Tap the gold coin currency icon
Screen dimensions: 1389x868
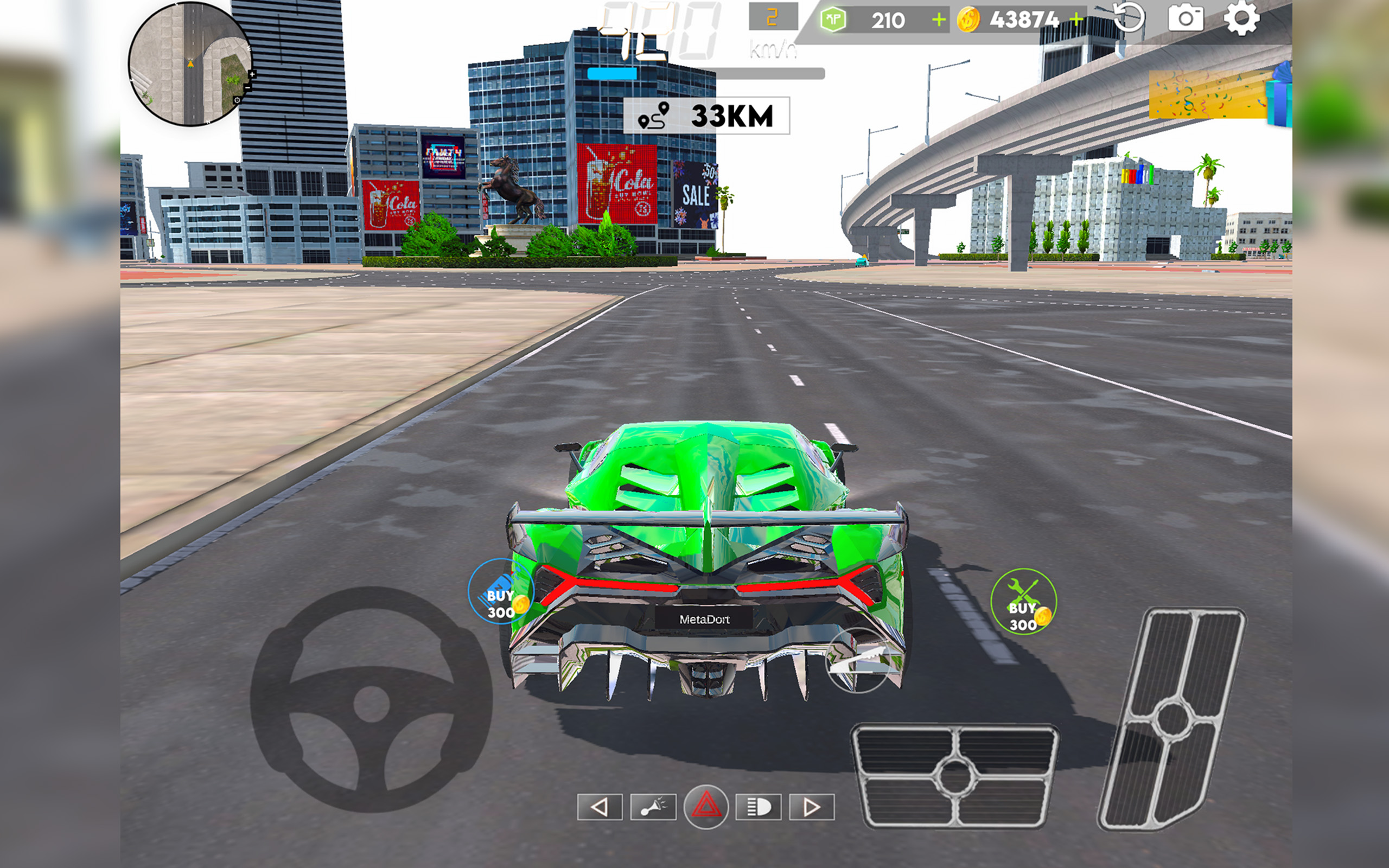969,19
